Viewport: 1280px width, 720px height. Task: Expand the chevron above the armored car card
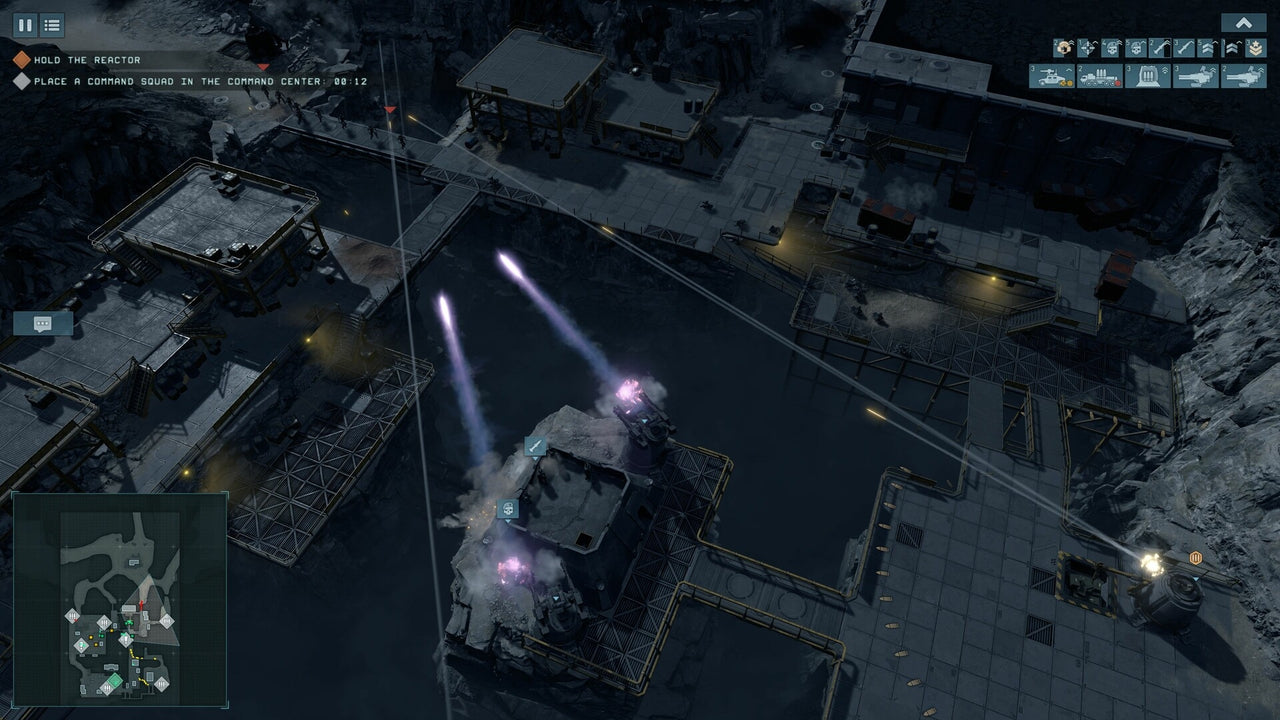pyautogui.click(x=1069, y=69)
